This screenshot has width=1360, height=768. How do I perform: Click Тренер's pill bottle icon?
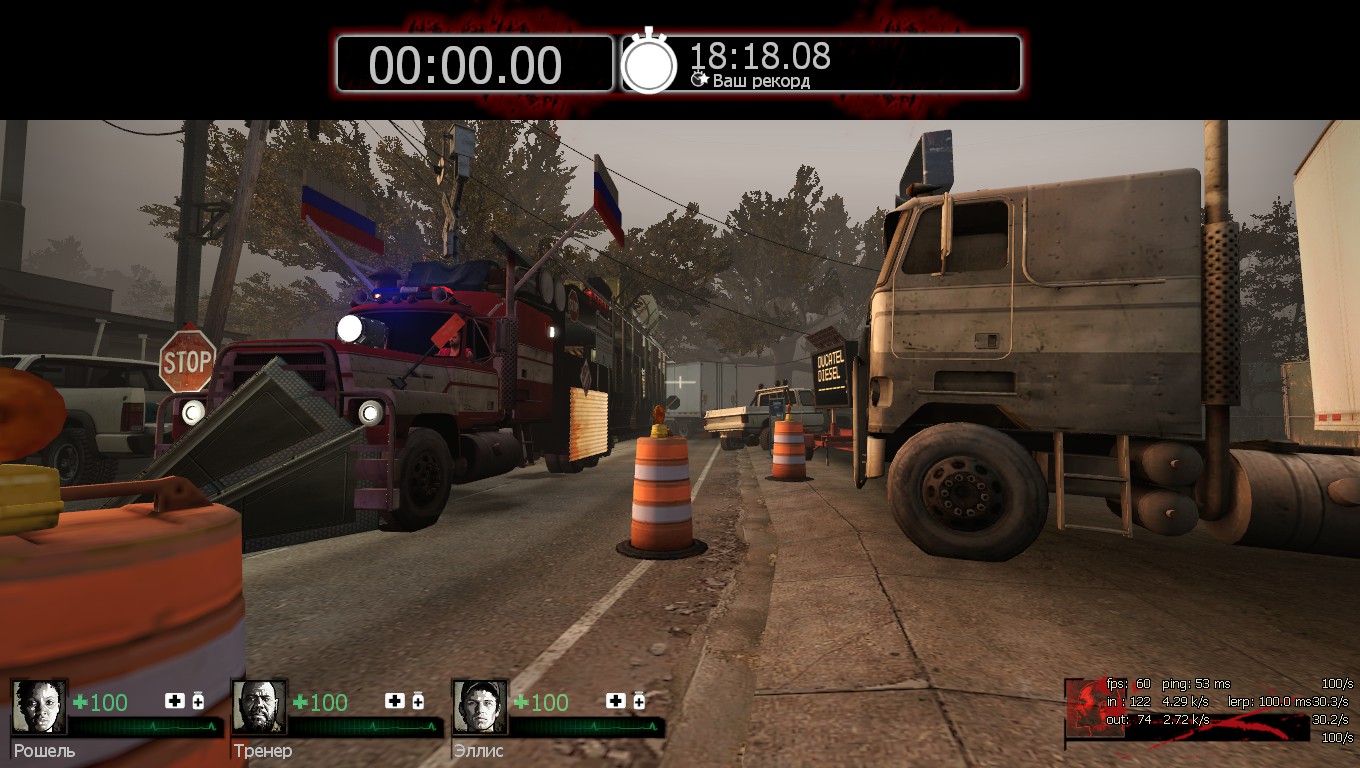[418, 701]
